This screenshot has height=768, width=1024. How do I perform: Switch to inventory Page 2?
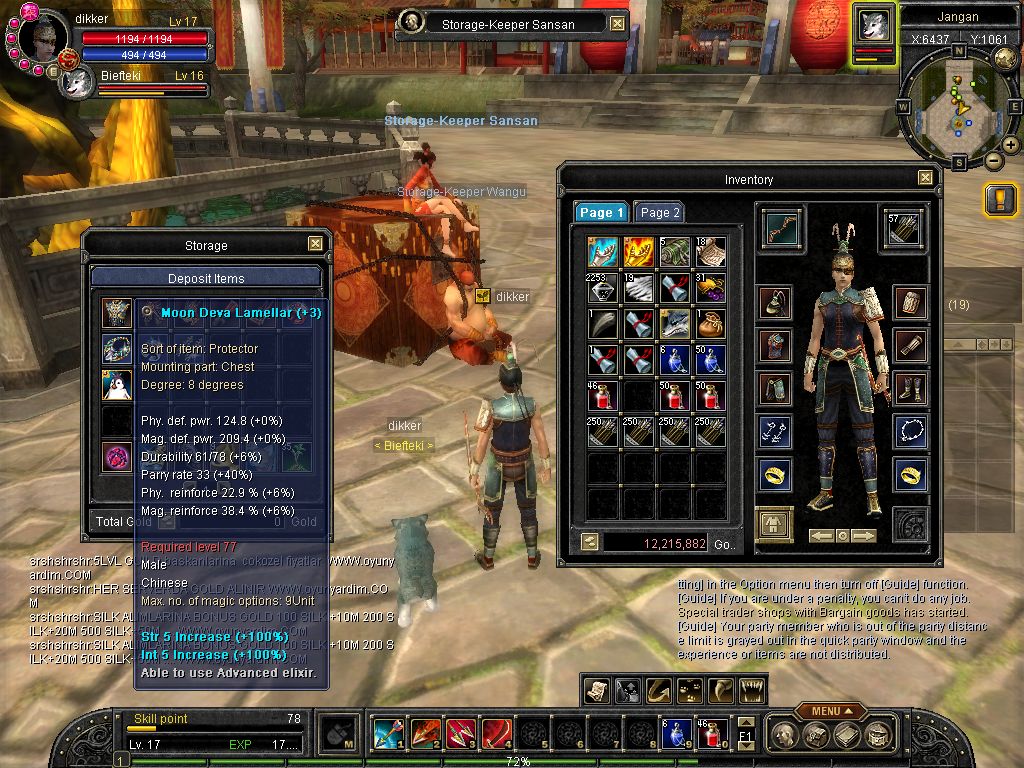tap(659, 213)
